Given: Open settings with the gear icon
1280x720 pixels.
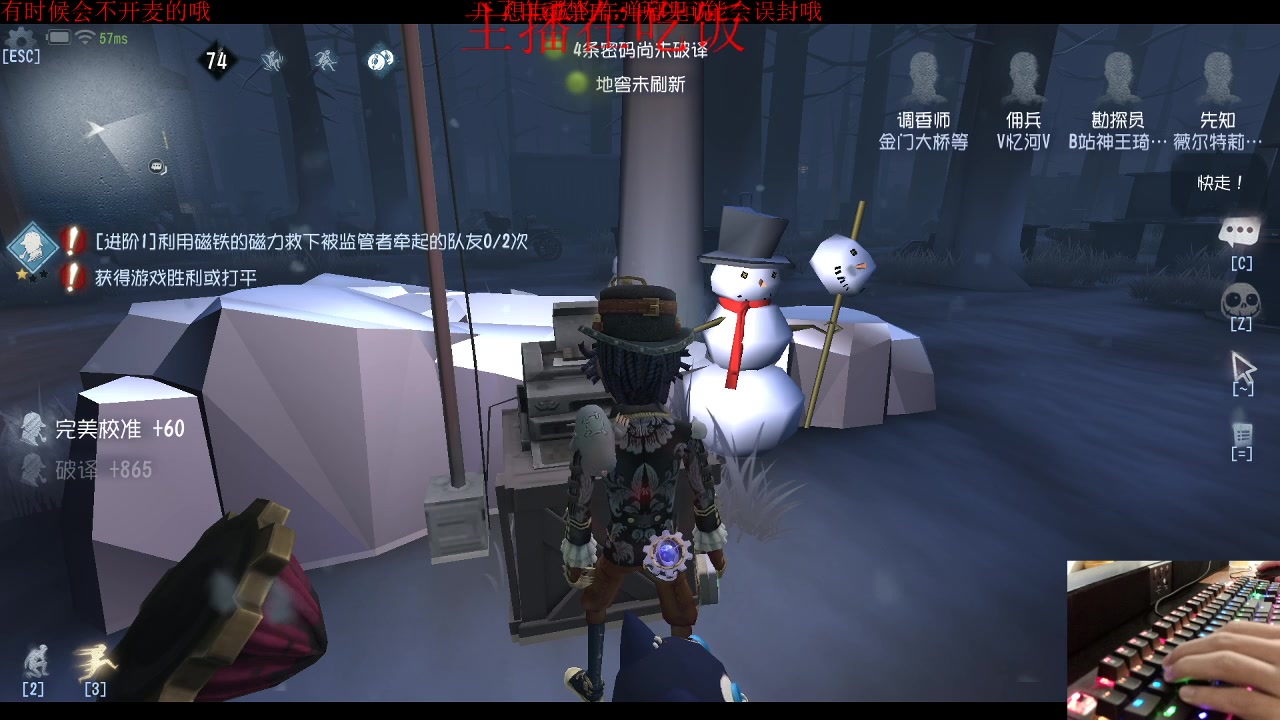Looking at the screenshot, I should click(x=18, y=37).
